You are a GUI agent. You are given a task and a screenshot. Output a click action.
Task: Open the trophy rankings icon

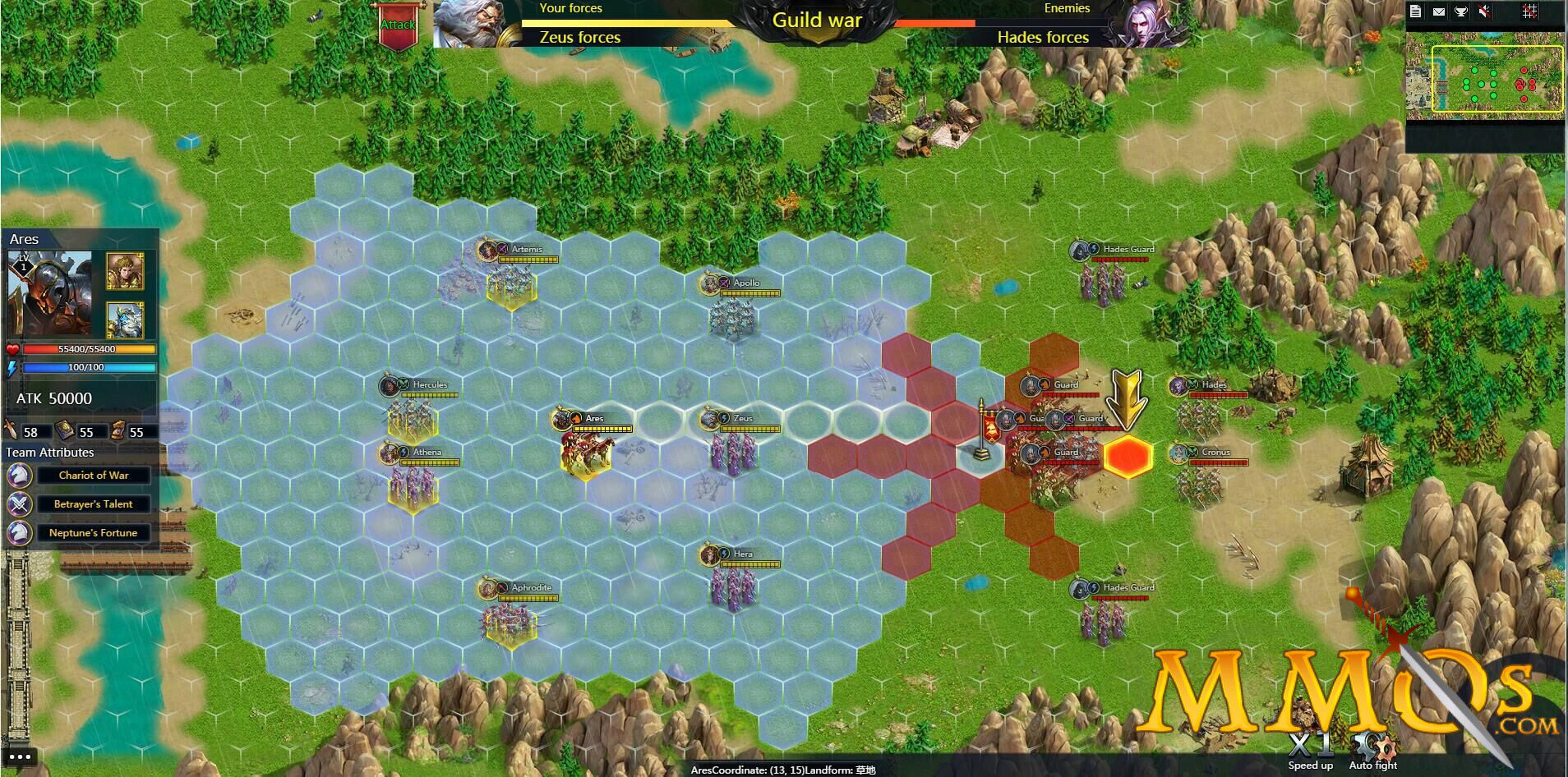[1461, 11]
